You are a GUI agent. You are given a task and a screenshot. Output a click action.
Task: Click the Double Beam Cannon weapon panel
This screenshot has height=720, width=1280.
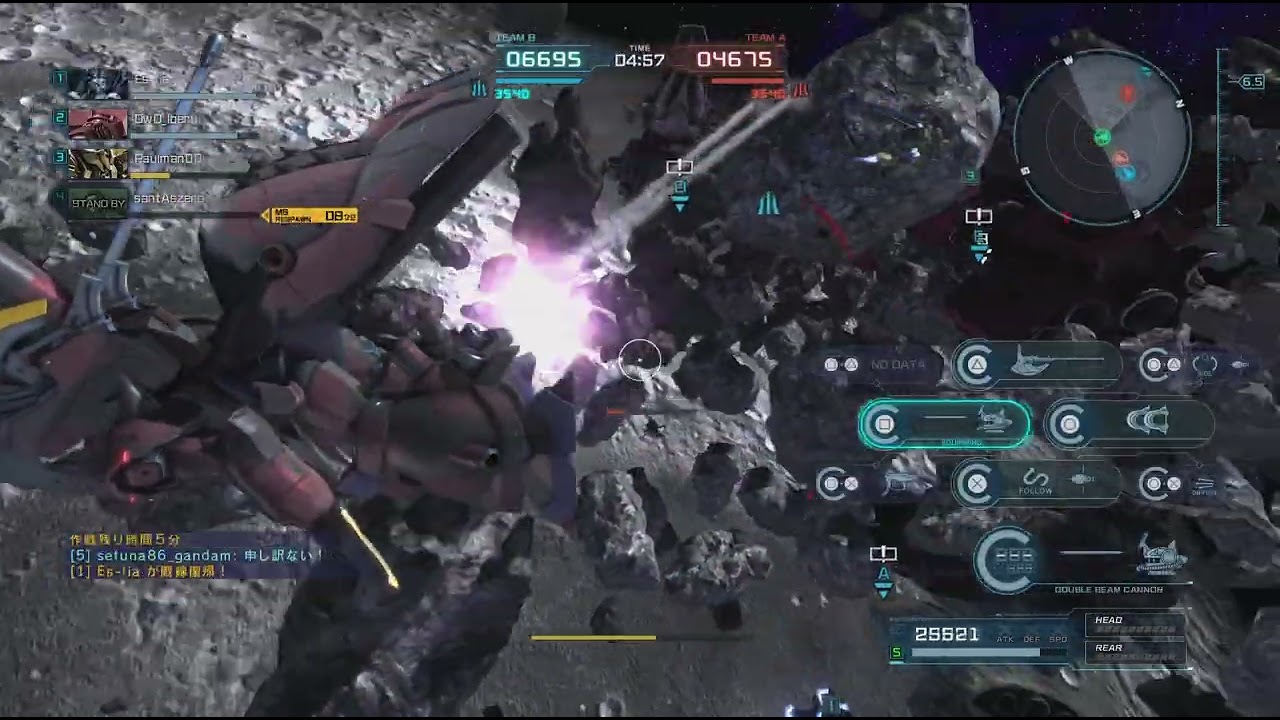[x=1085, y=562]
